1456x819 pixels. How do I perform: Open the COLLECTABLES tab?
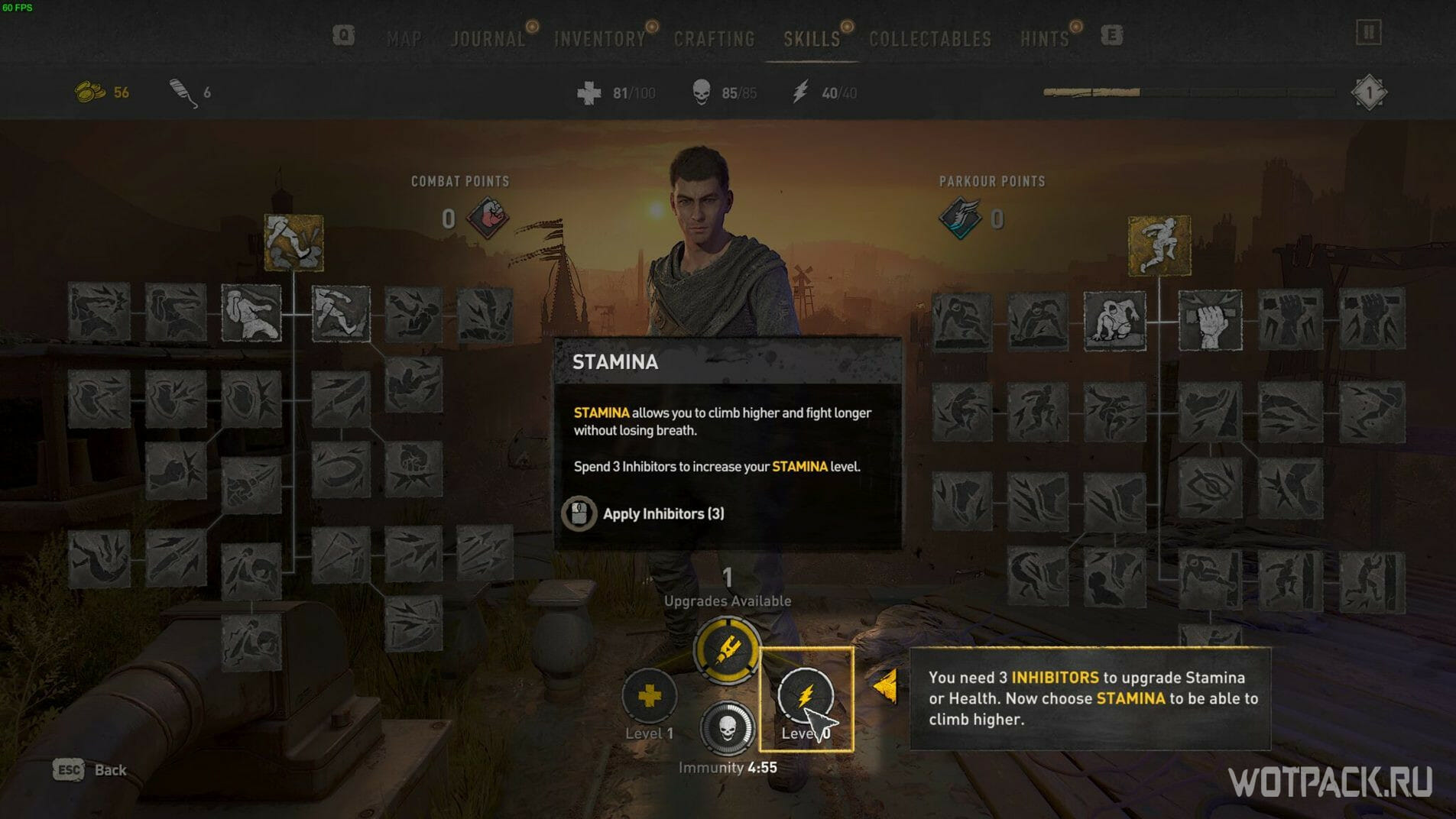pos(929,38)
